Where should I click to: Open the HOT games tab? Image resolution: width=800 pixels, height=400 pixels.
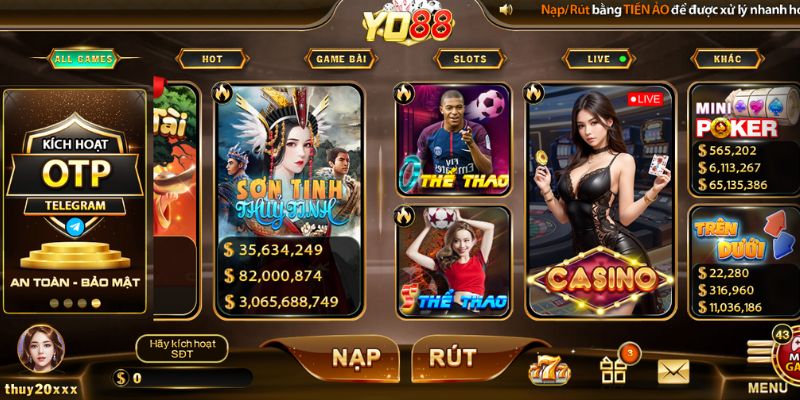[x=212, y=59]
